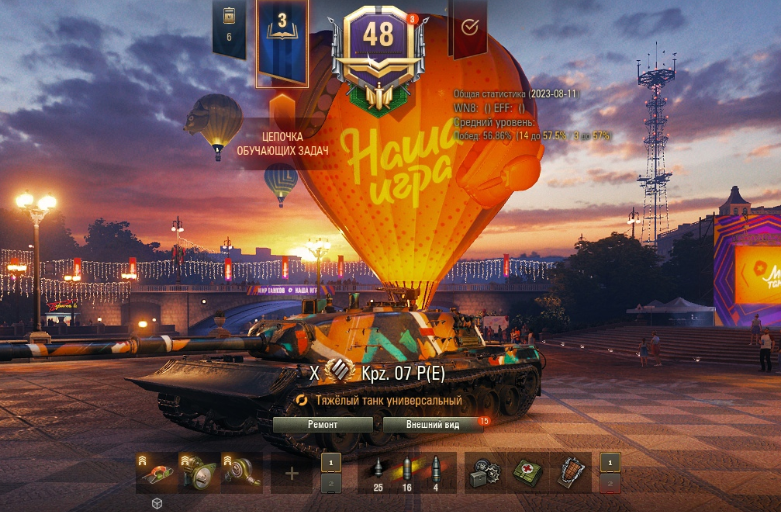781x512 pixels.
Task: Select the clipboard missions flag showing 6
Action: coord(229,25)
